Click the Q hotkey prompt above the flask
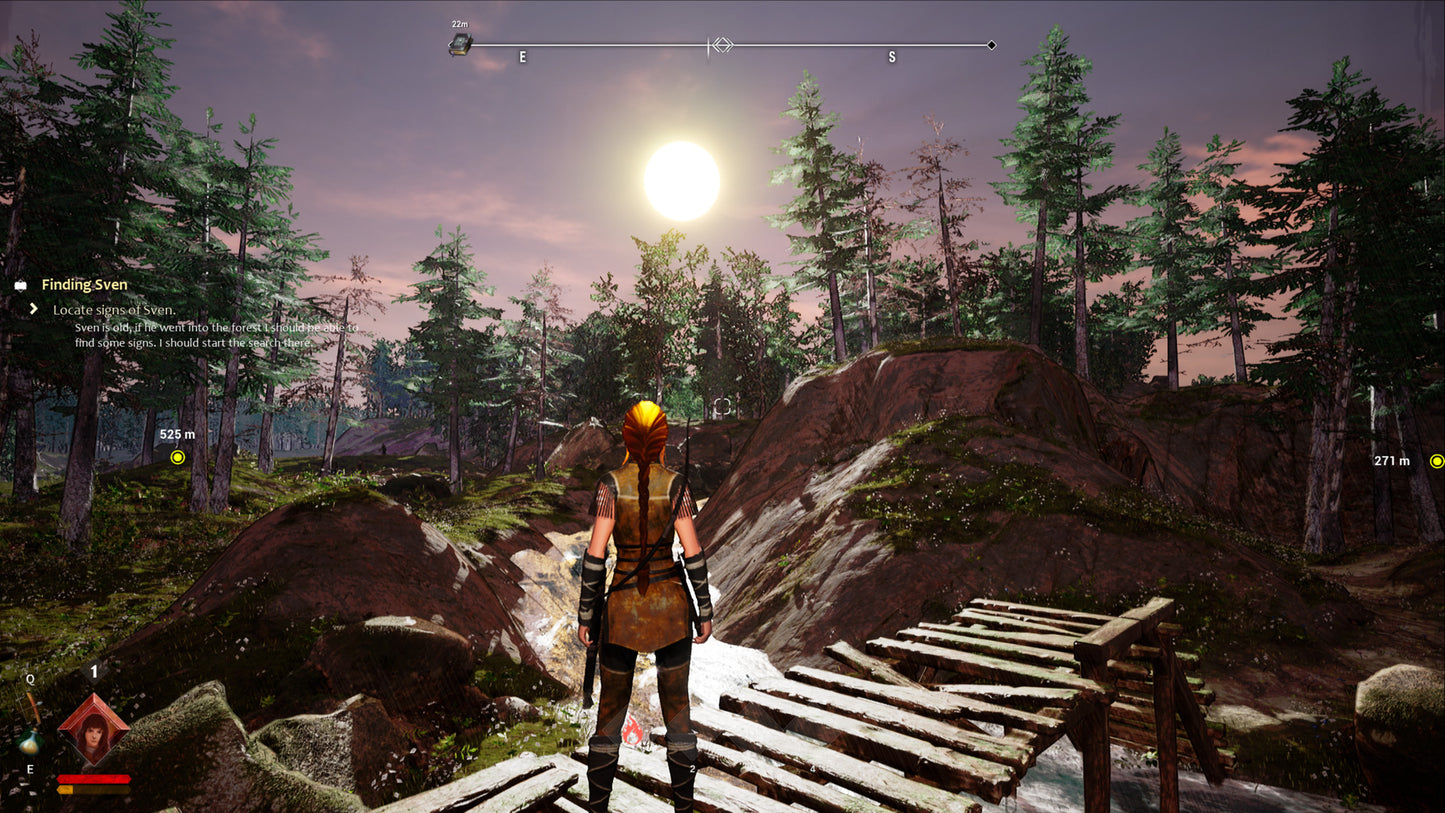 (30, 678)
